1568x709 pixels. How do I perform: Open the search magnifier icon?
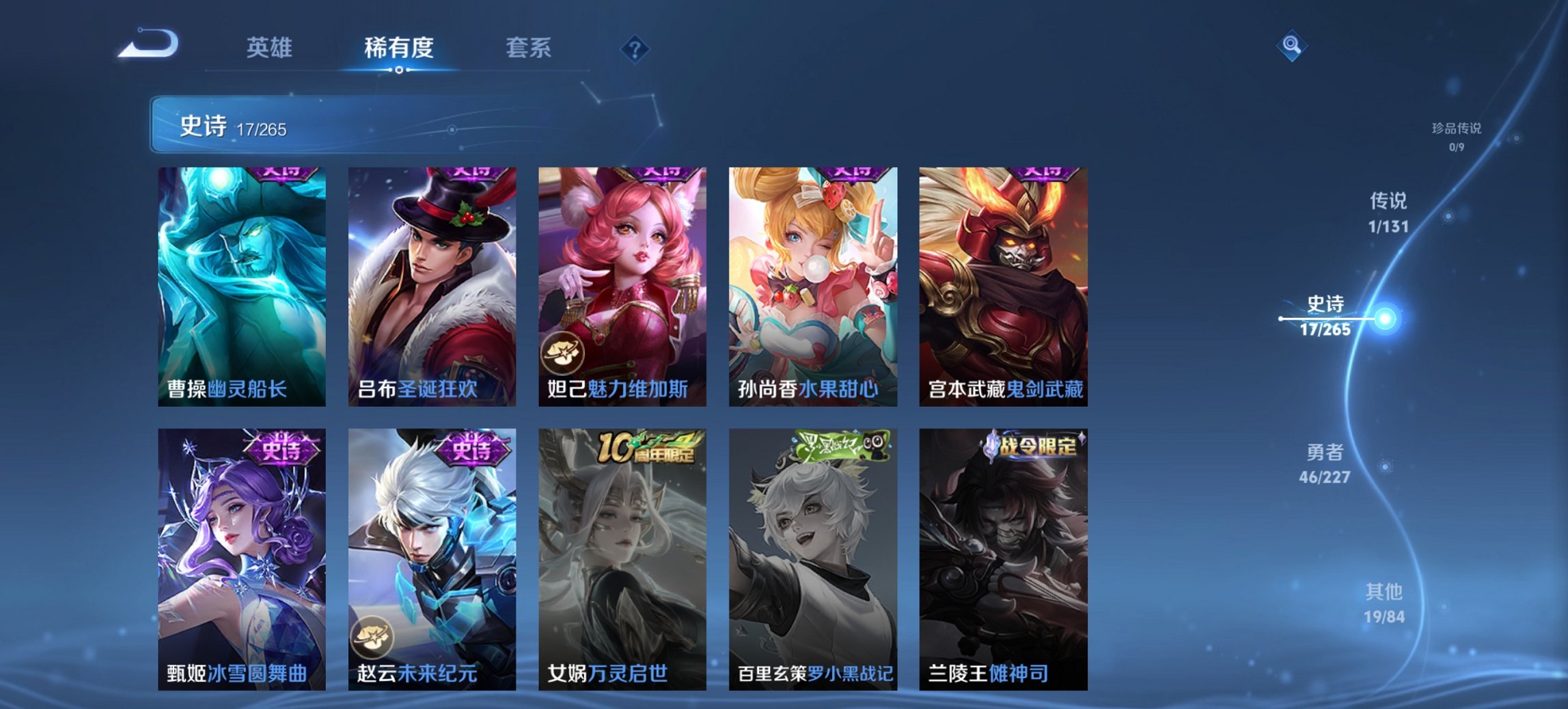pos(1293,47)
